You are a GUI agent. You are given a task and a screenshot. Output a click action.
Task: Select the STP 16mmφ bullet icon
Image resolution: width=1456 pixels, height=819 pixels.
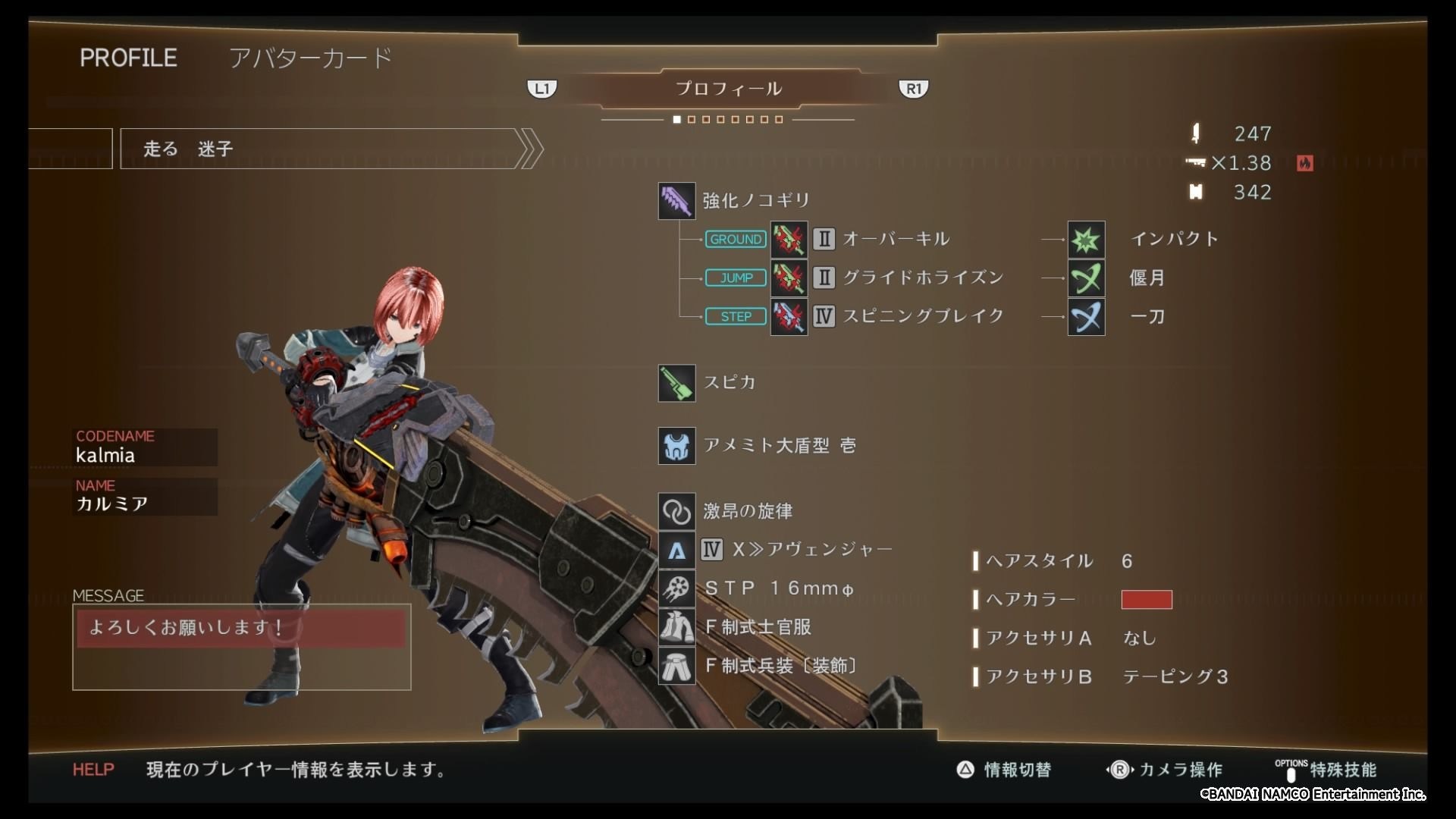click(676, 588)
